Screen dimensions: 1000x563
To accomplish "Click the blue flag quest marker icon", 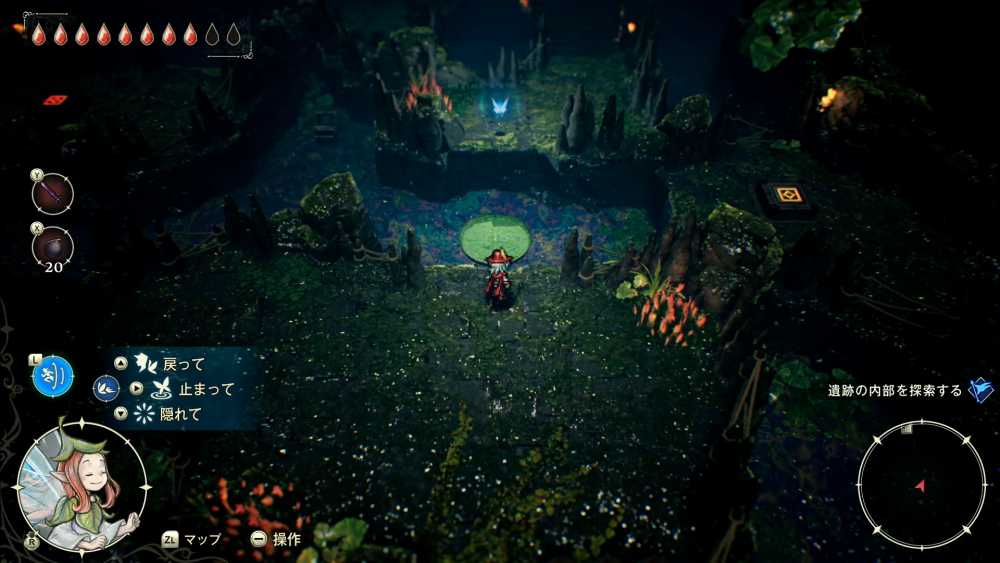I will click(x=981, y=390).
